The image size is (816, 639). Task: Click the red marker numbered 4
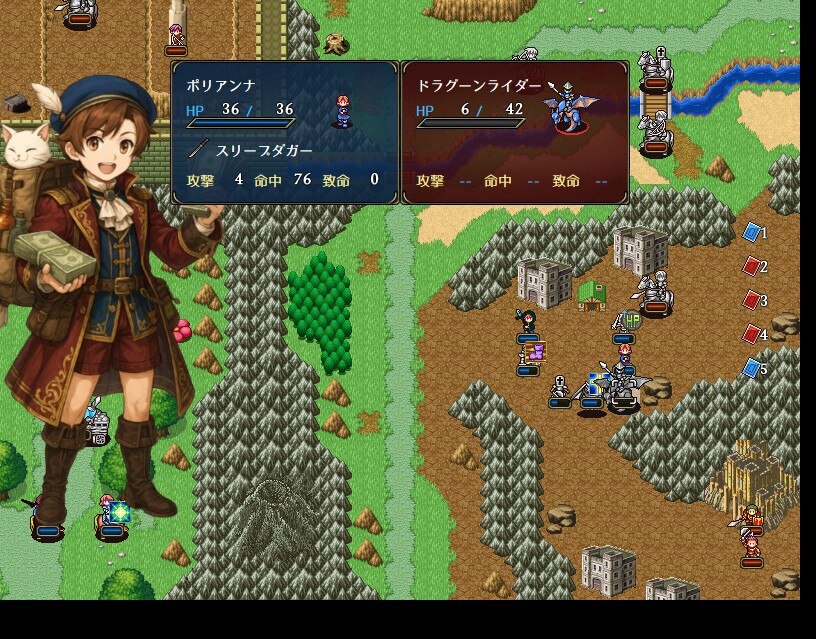[752, 334]
